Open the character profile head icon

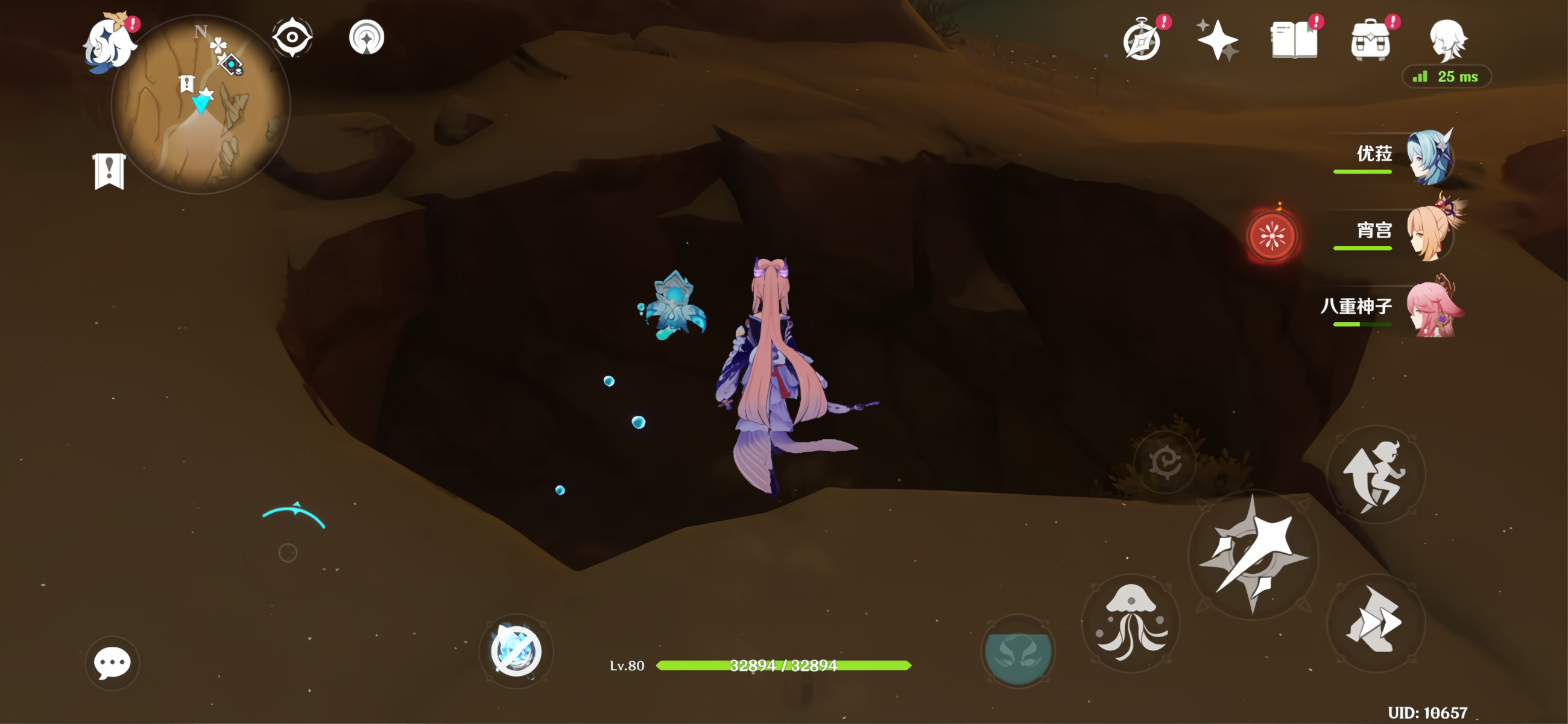pyautogui.click(x=1447, y=40)
